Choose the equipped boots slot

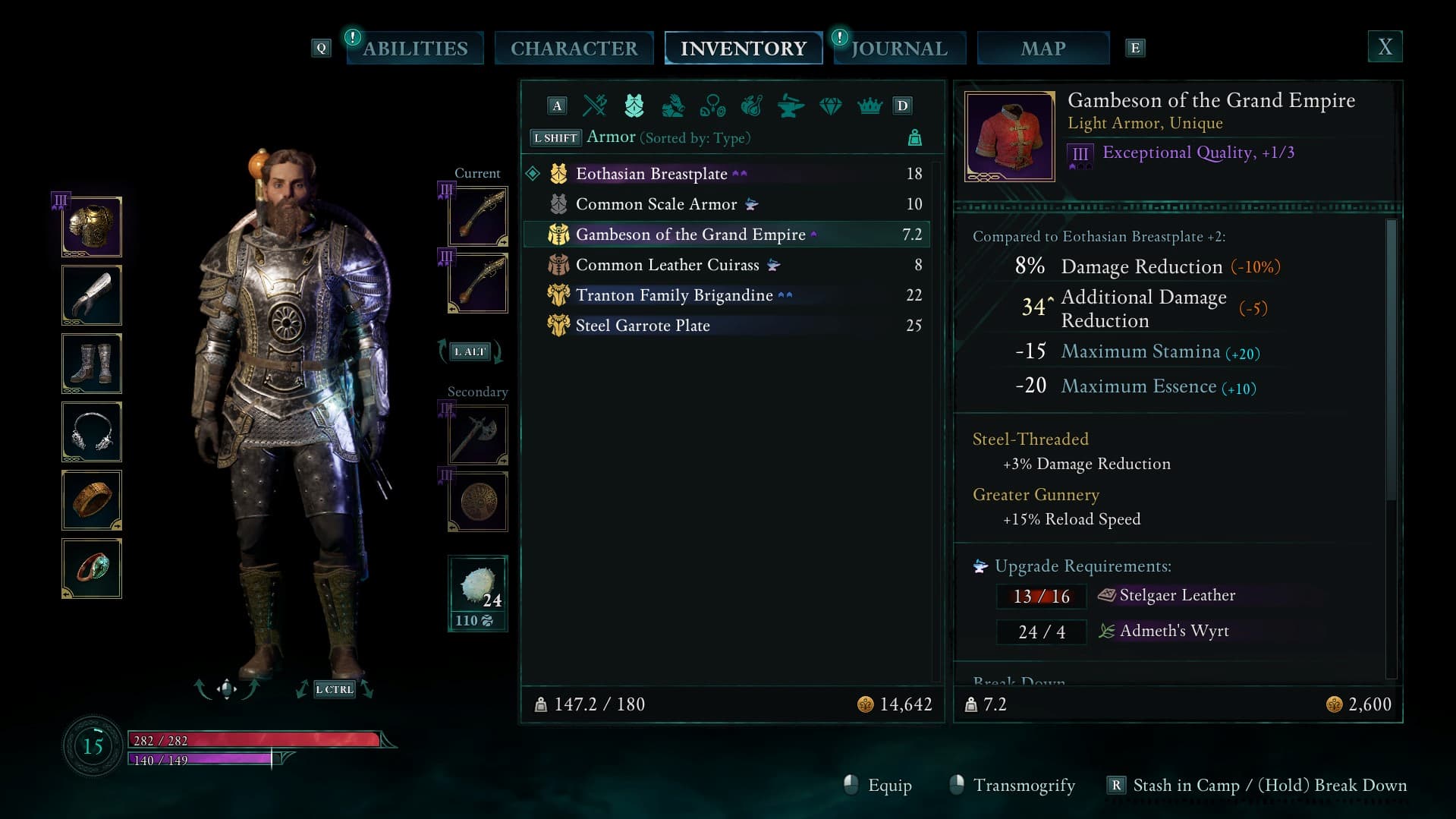point(92,364)
